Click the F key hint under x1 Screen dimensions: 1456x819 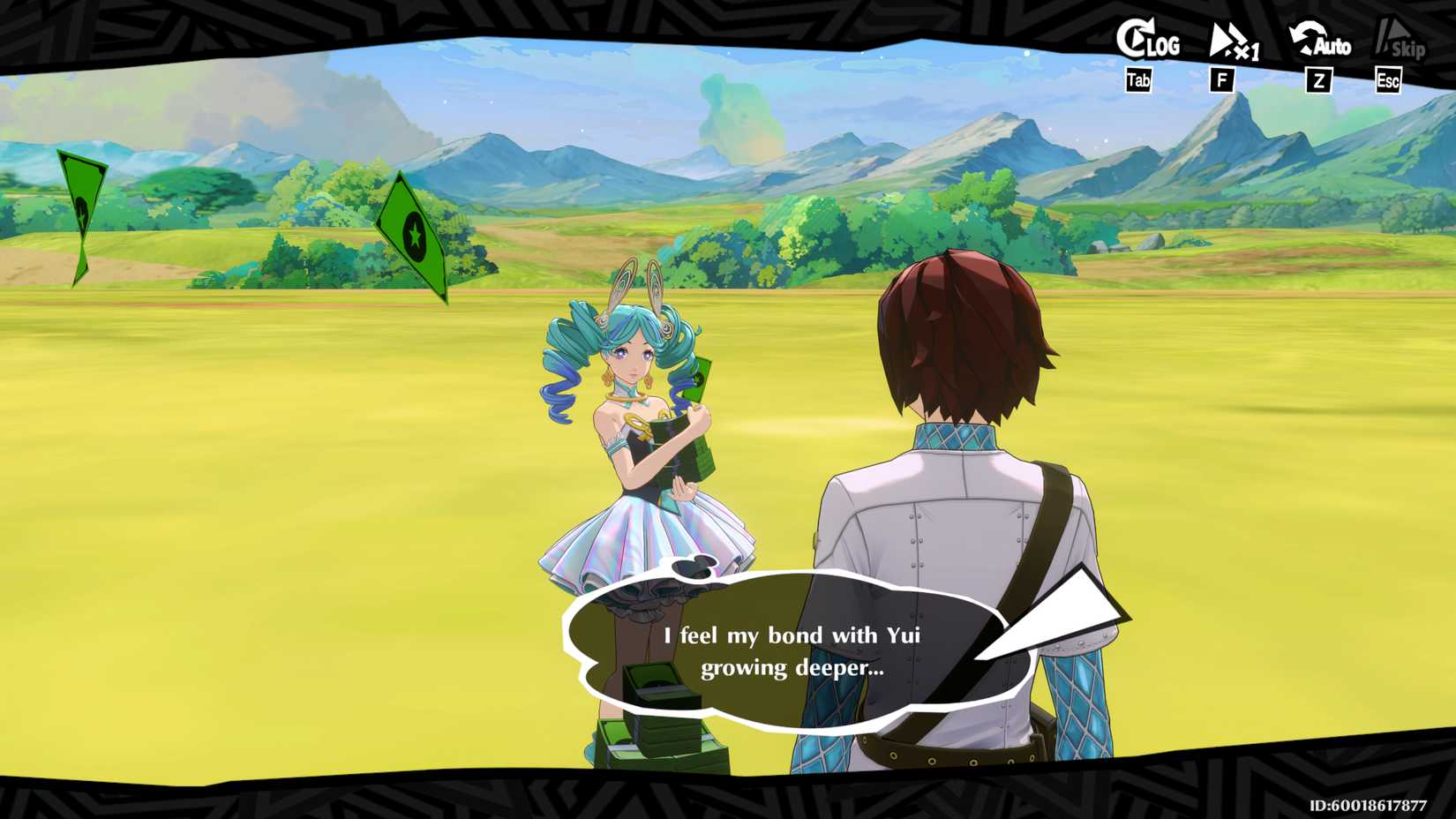click(x=1222, y=80)
